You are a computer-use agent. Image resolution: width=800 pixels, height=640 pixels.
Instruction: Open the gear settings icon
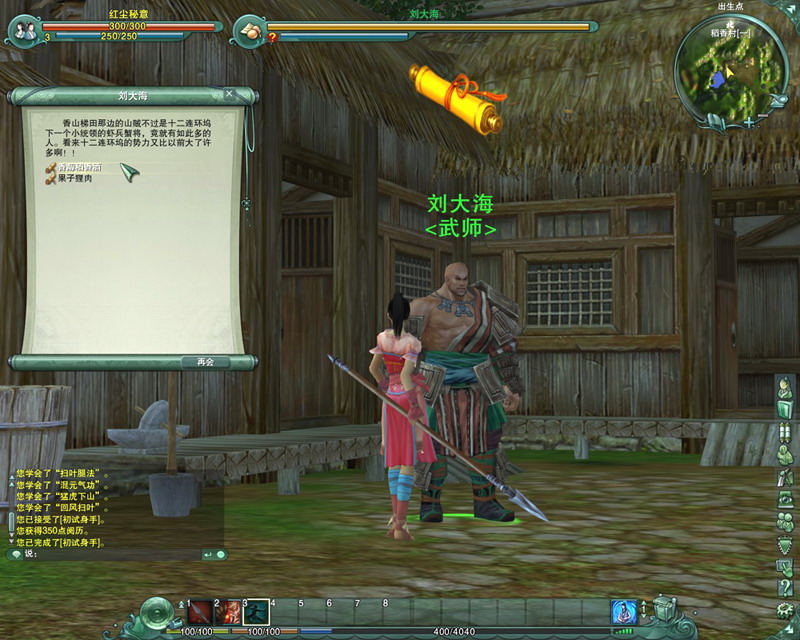point(786,609)
